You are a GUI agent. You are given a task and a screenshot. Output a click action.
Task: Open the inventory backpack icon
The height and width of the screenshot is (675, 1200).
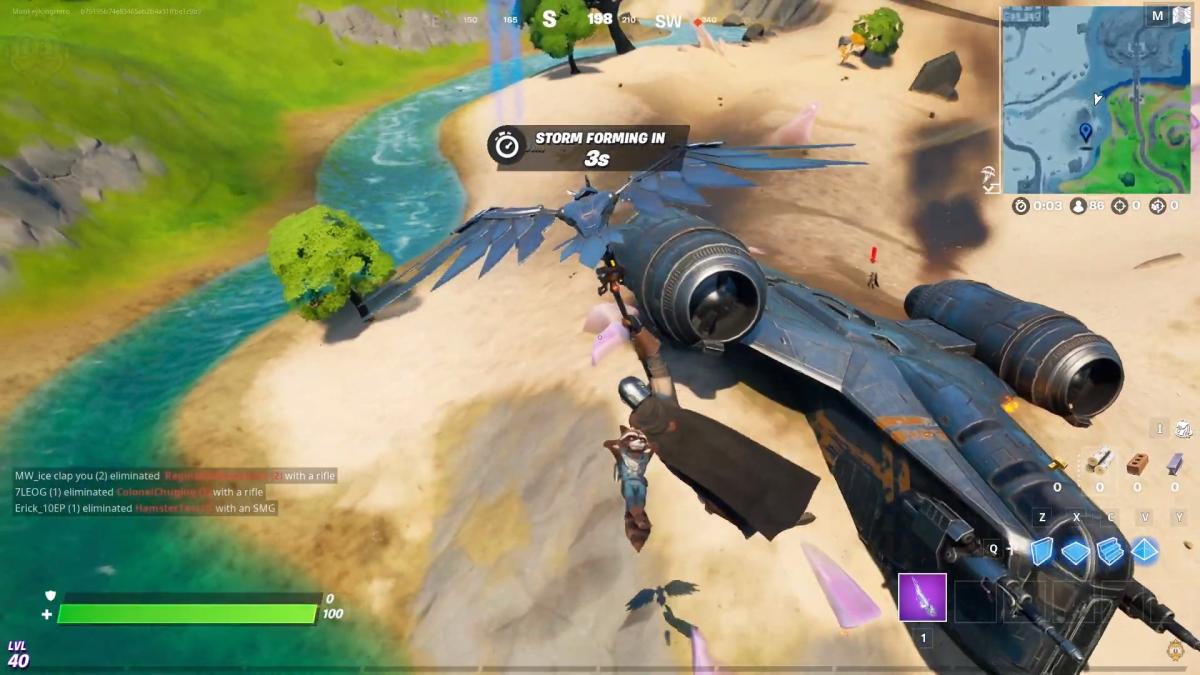click(1184, 429)
